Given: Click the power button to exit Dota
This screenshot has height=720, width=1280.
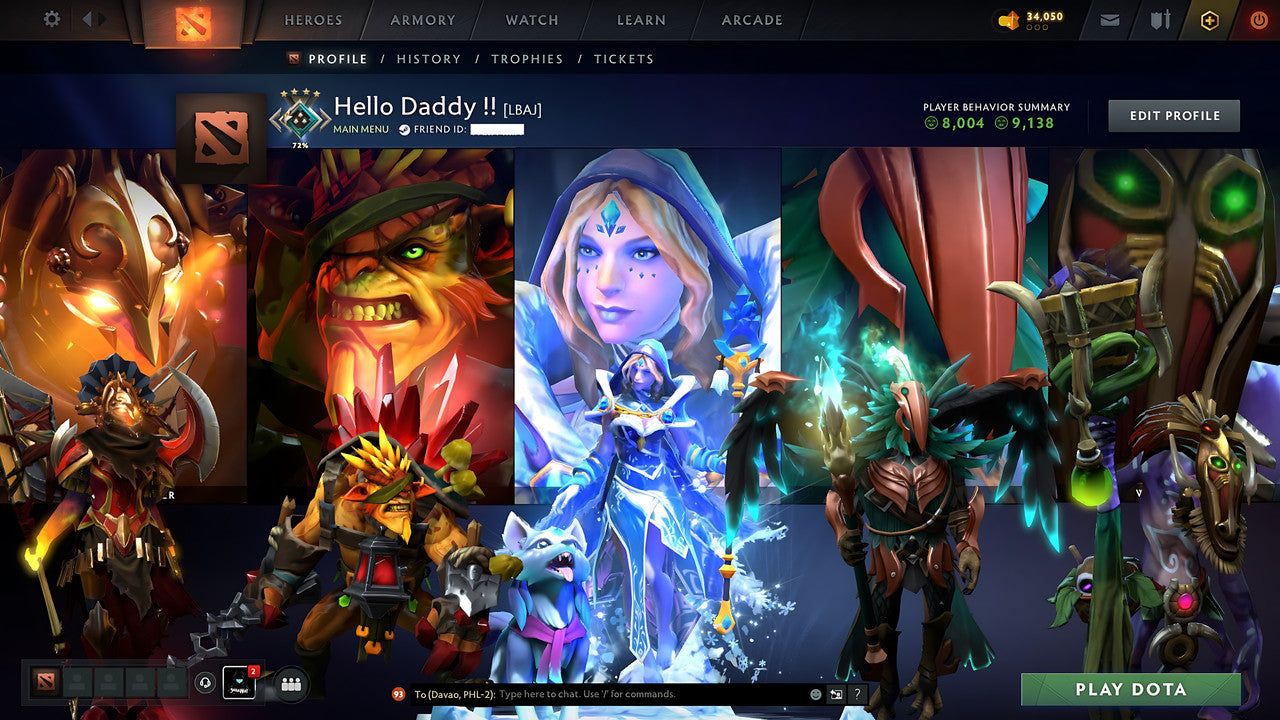Looking at the screenshot, I should click(1258, 19).
